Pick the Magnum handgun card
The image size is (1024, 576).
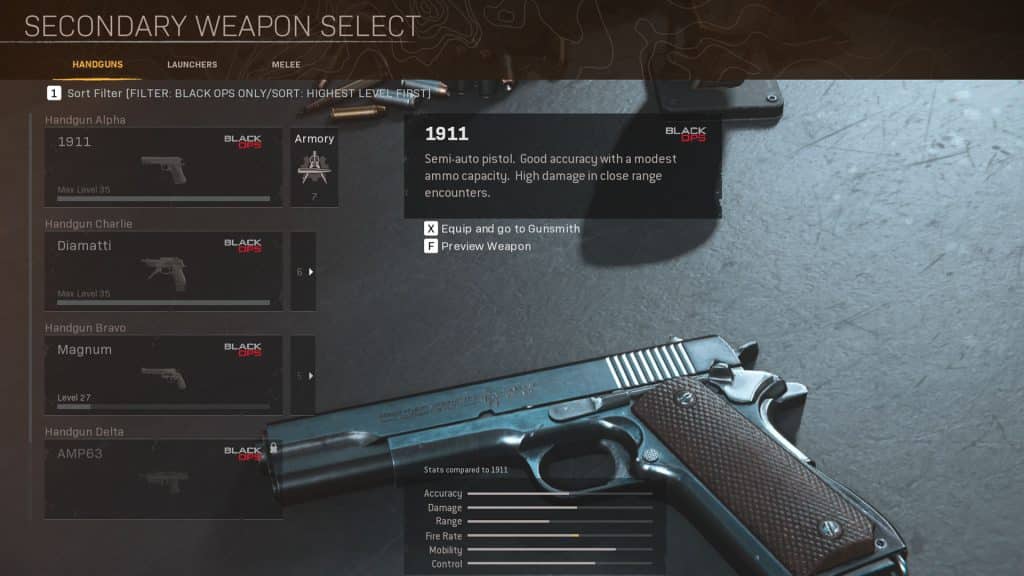point(163,375)
